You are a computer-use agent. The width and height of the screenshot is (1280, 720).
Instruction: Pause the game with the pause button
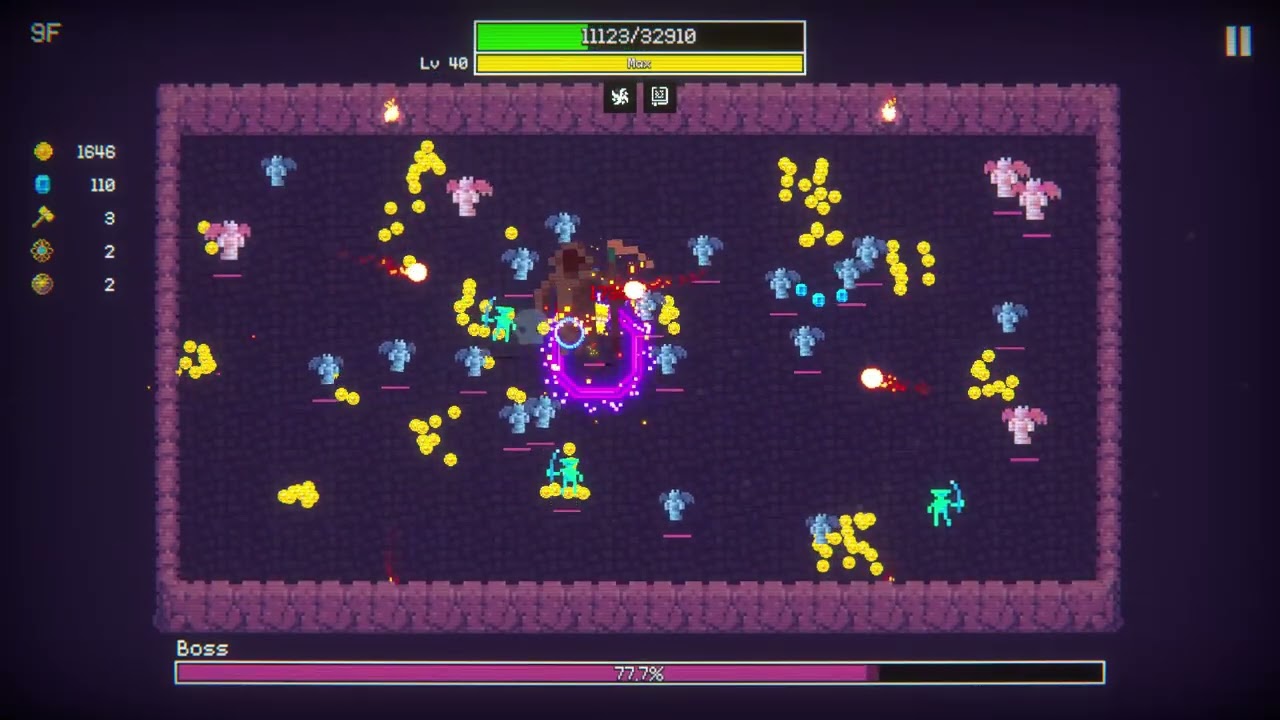pos(1238,41)
